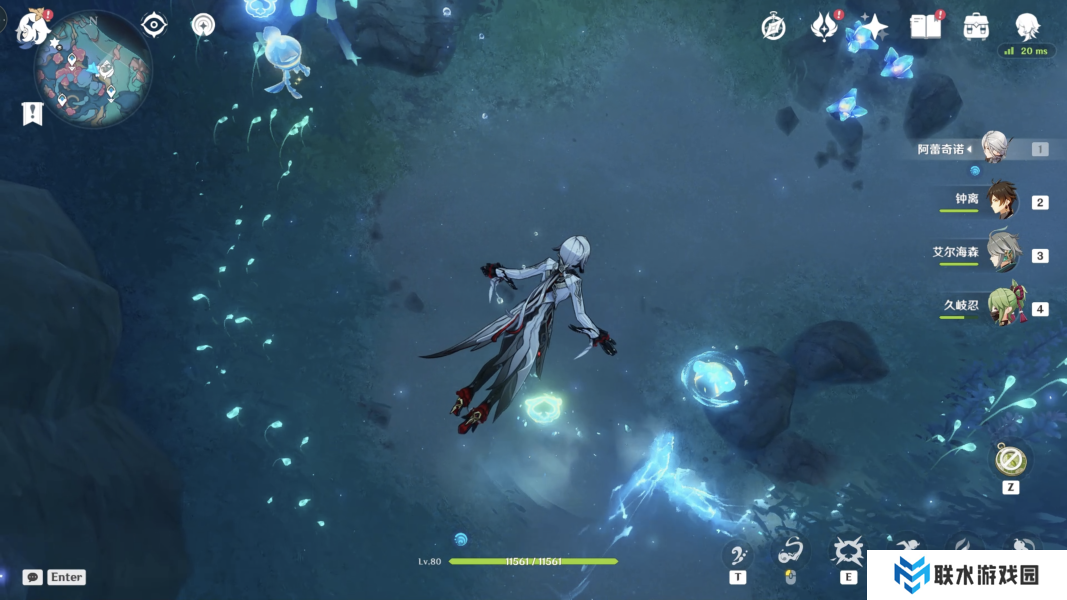Viewport: 1067px width, 600px height.
Task: Open the Paimon main menu
Action: pos(33,27)
